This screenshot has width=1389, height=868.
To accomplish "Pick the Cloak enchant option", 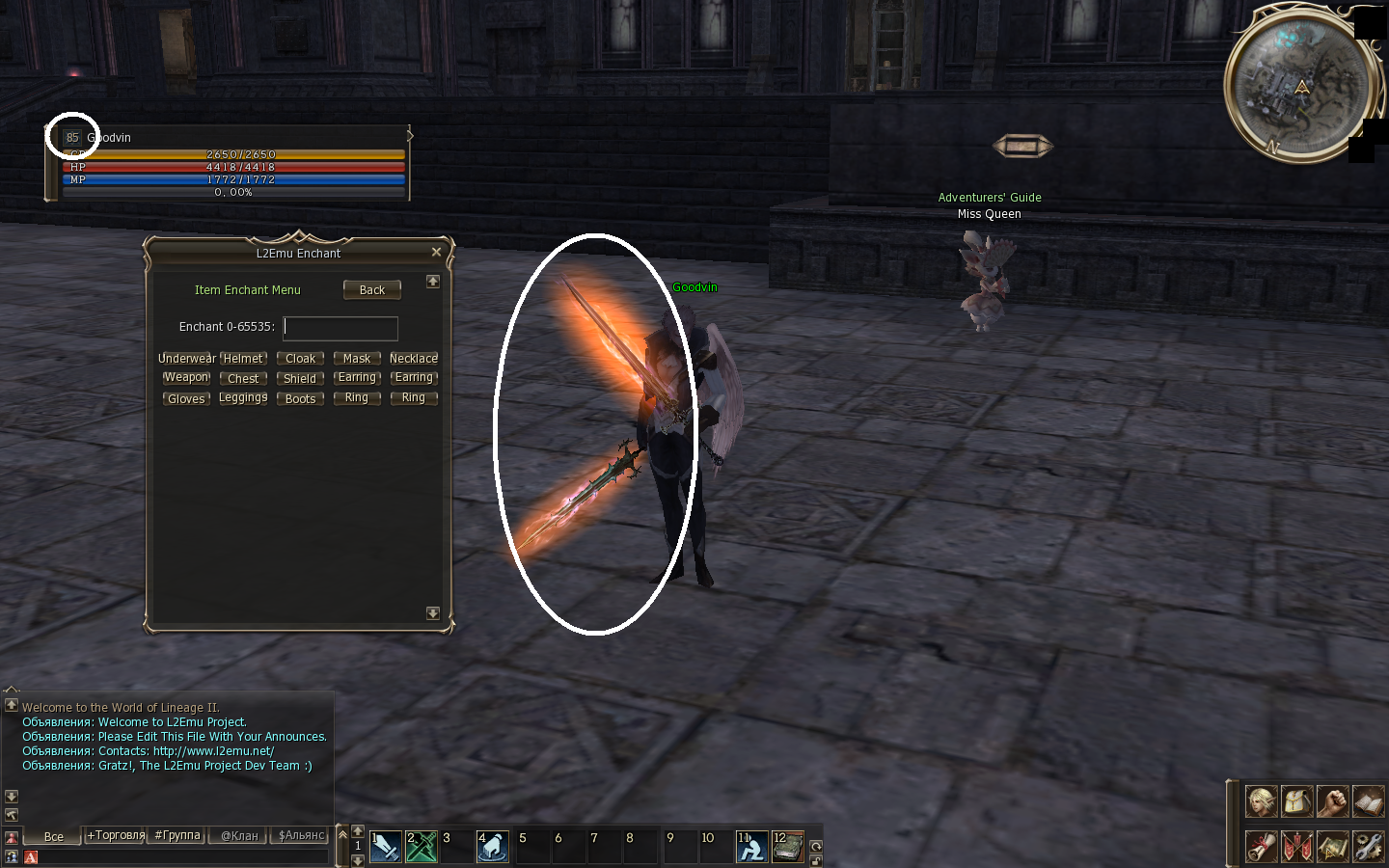I will click(x=300, y=359).
